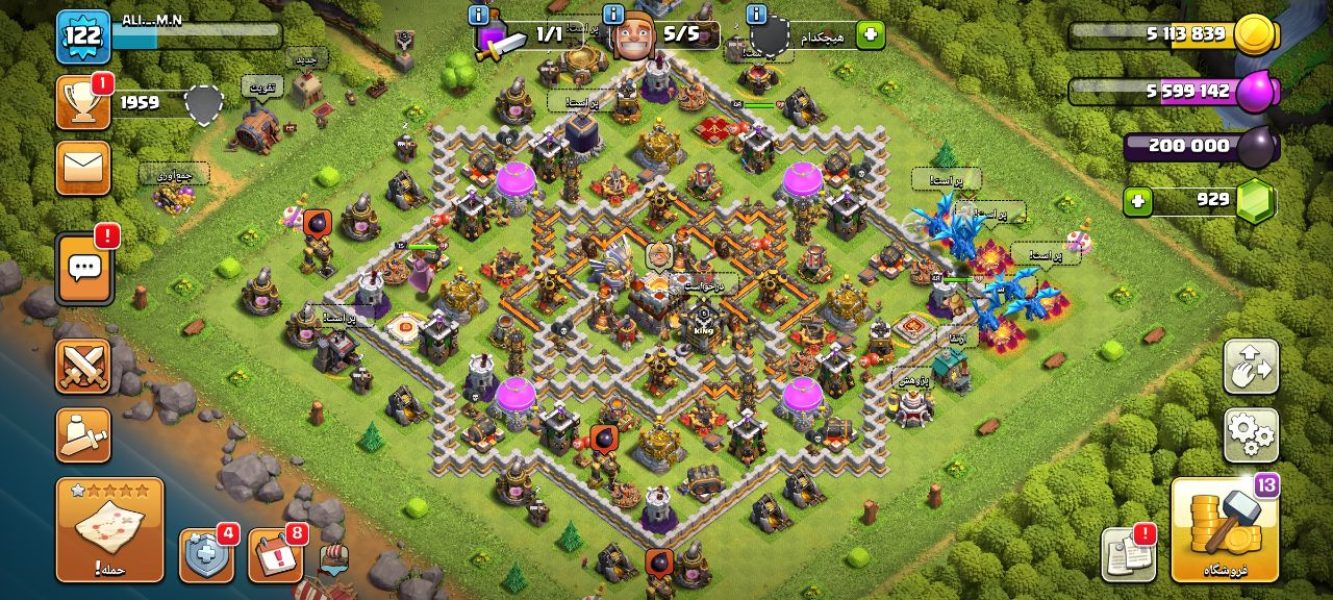This screenshot has width=1333, height=600.
Task: Open the trophy league button
Action: coord(83,103)
